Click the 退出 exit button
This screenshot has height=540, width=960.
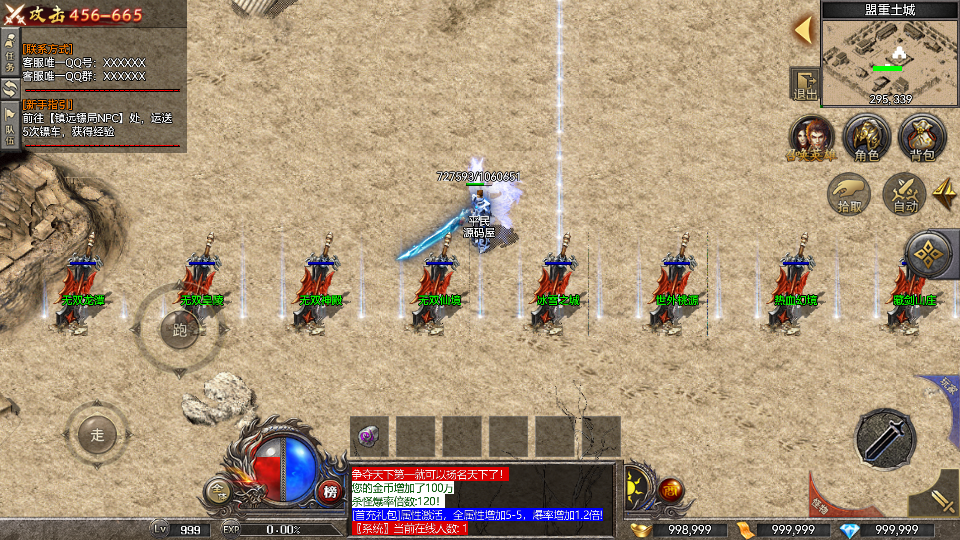pos(804,85)
